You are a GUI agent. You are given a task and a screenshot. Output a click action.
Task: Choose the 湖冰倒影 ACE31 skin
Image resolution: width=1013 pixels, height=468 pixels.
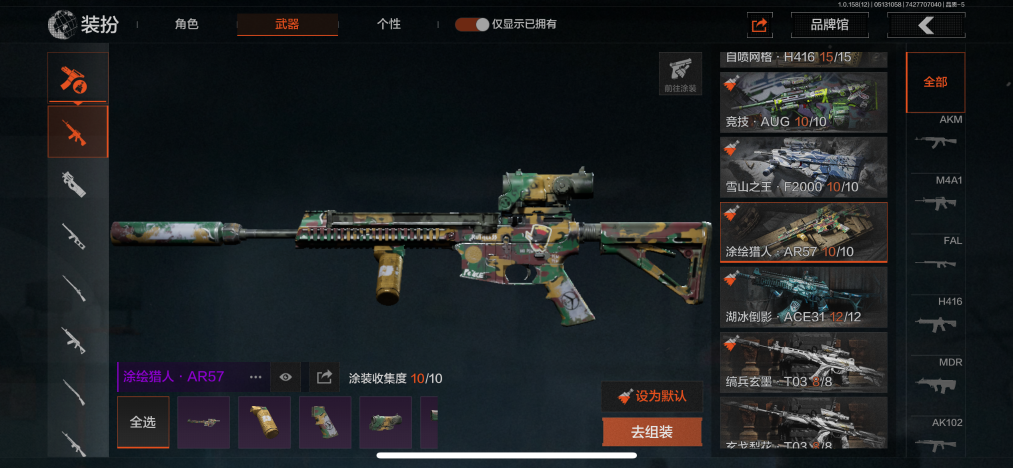tap(803, 297)
